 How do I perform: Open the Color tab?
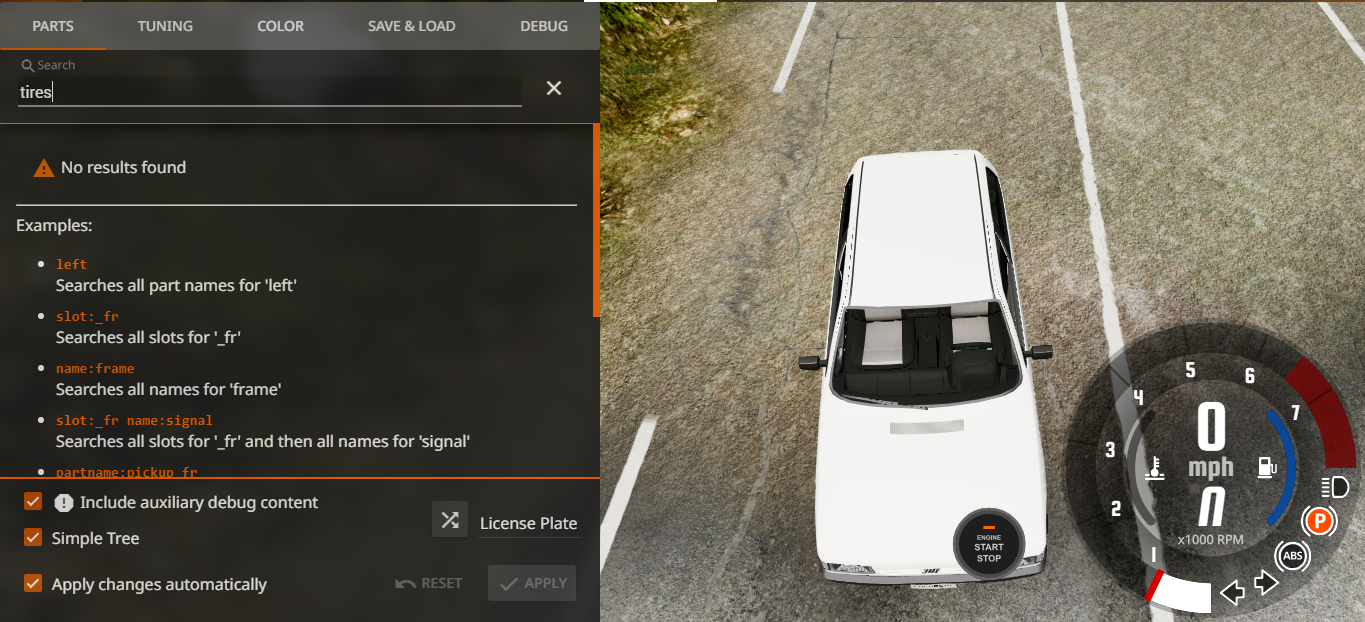coord(280,26)
